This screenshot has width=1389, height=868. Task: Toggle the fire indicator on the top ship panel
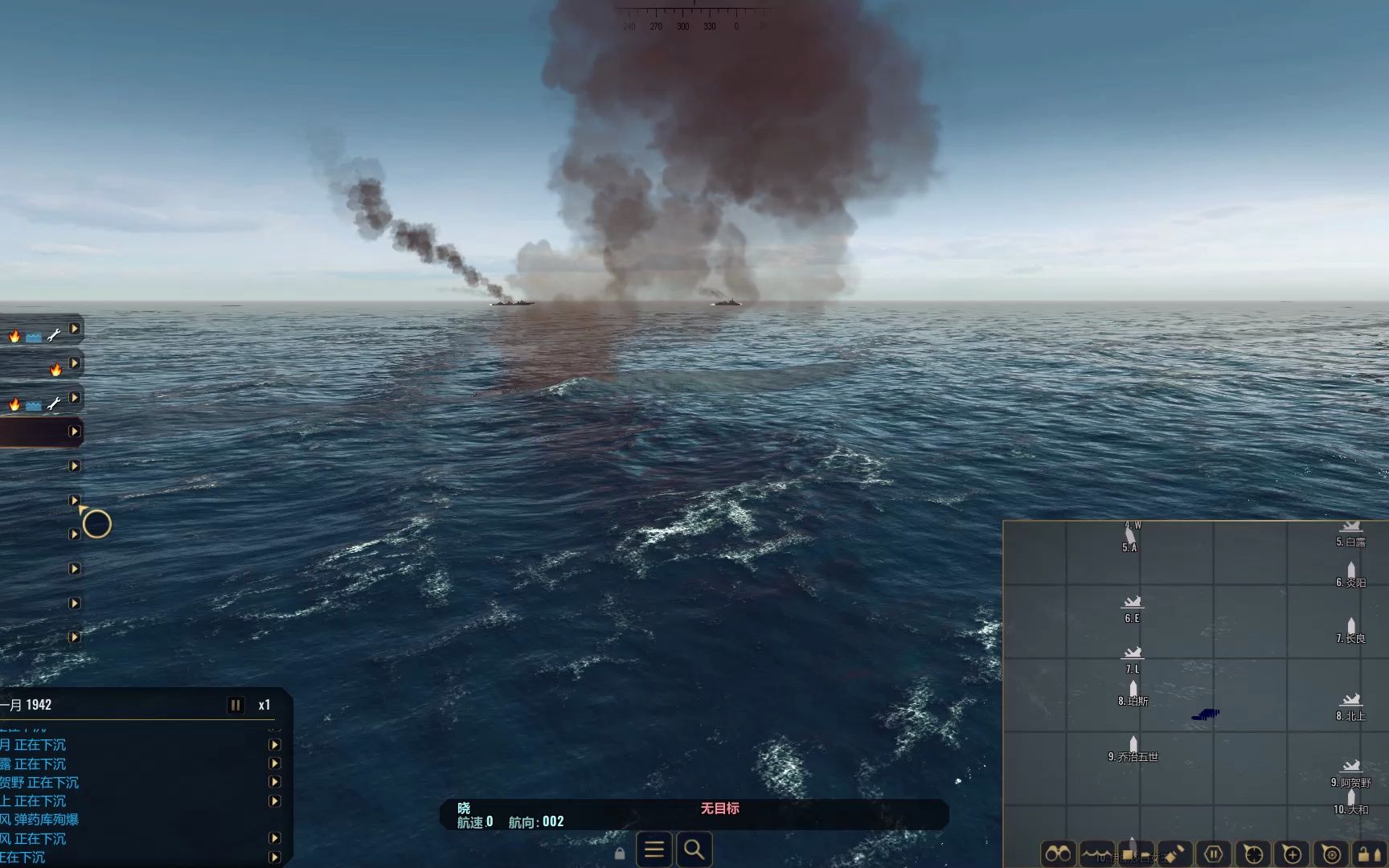(x=14, y=338)
